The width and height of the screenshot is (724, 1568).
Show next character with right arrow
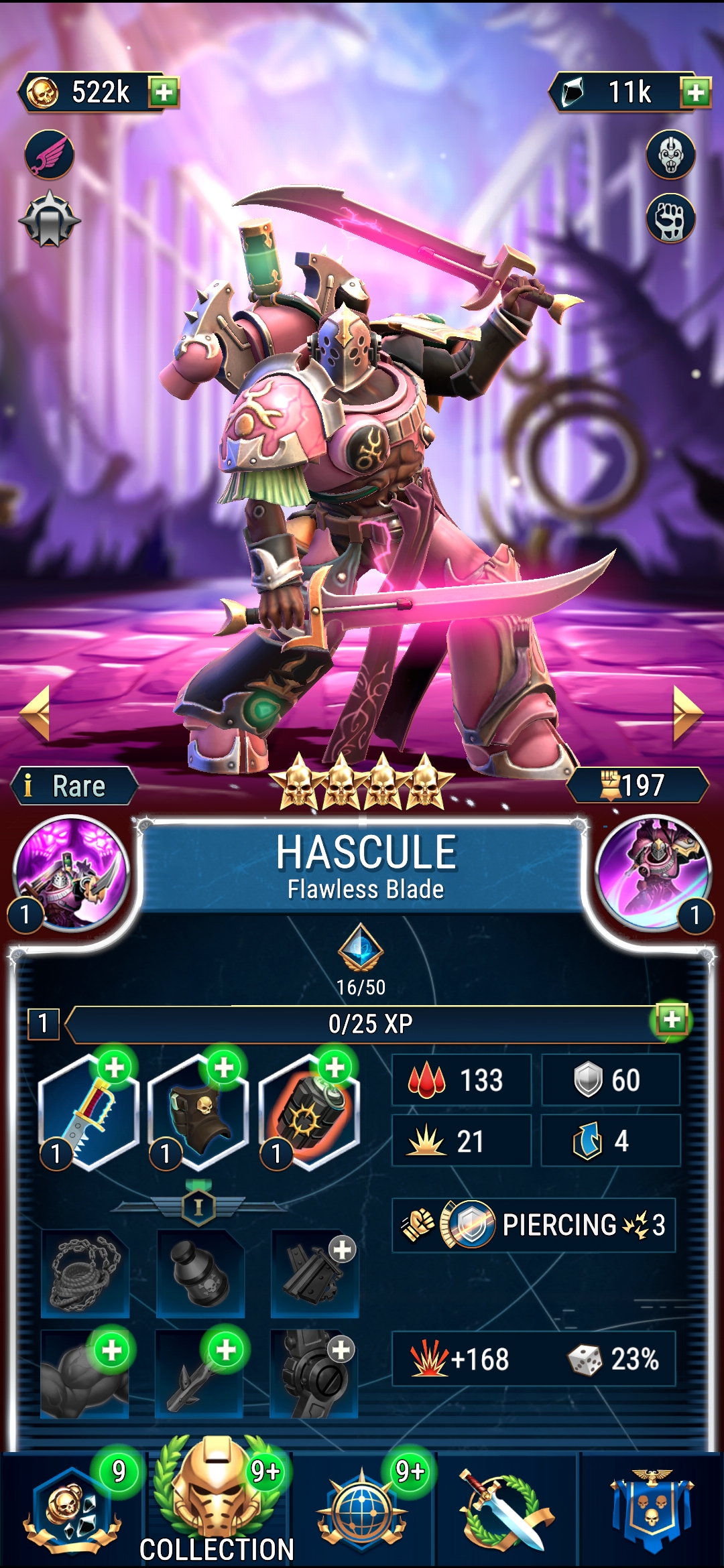[688, 713]
